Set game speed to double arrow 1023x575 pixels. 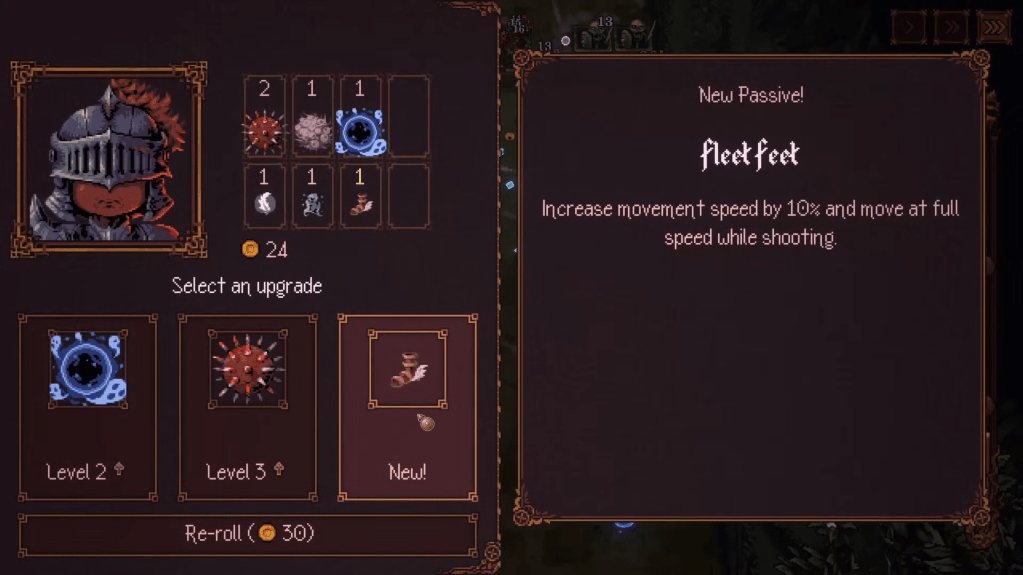pos(951,28)
